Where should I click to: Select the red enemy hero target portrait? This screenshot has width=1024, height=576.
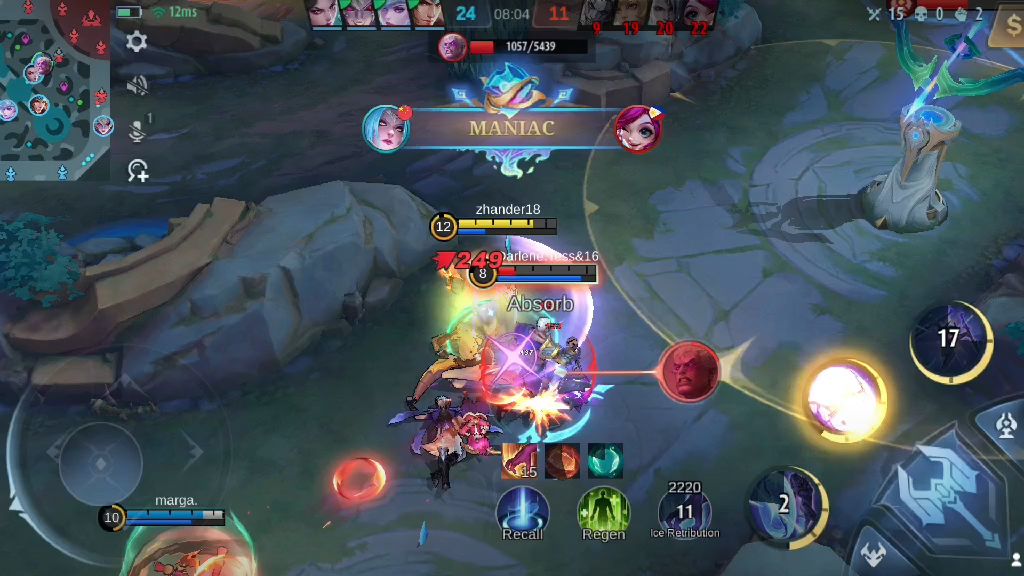689,372
